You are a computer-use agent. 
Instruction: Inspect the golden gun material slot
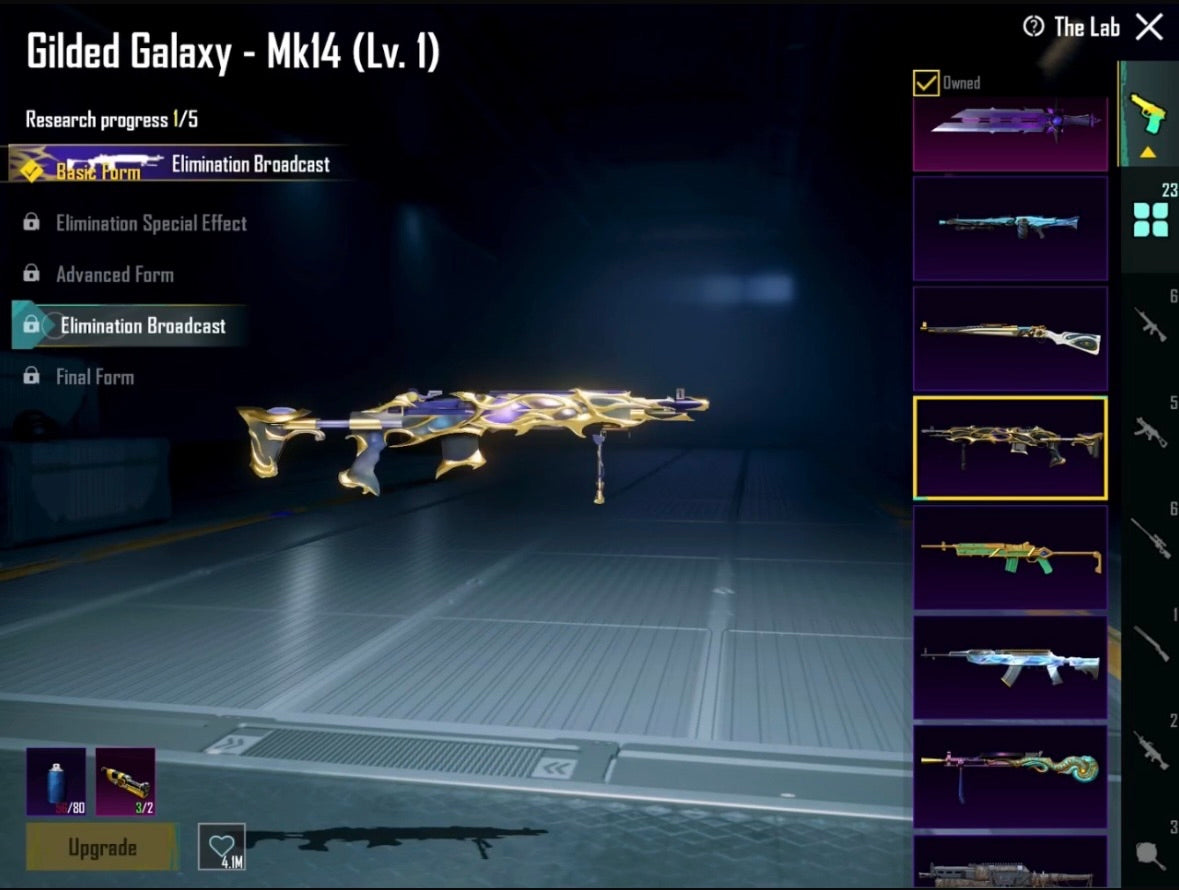125,781
